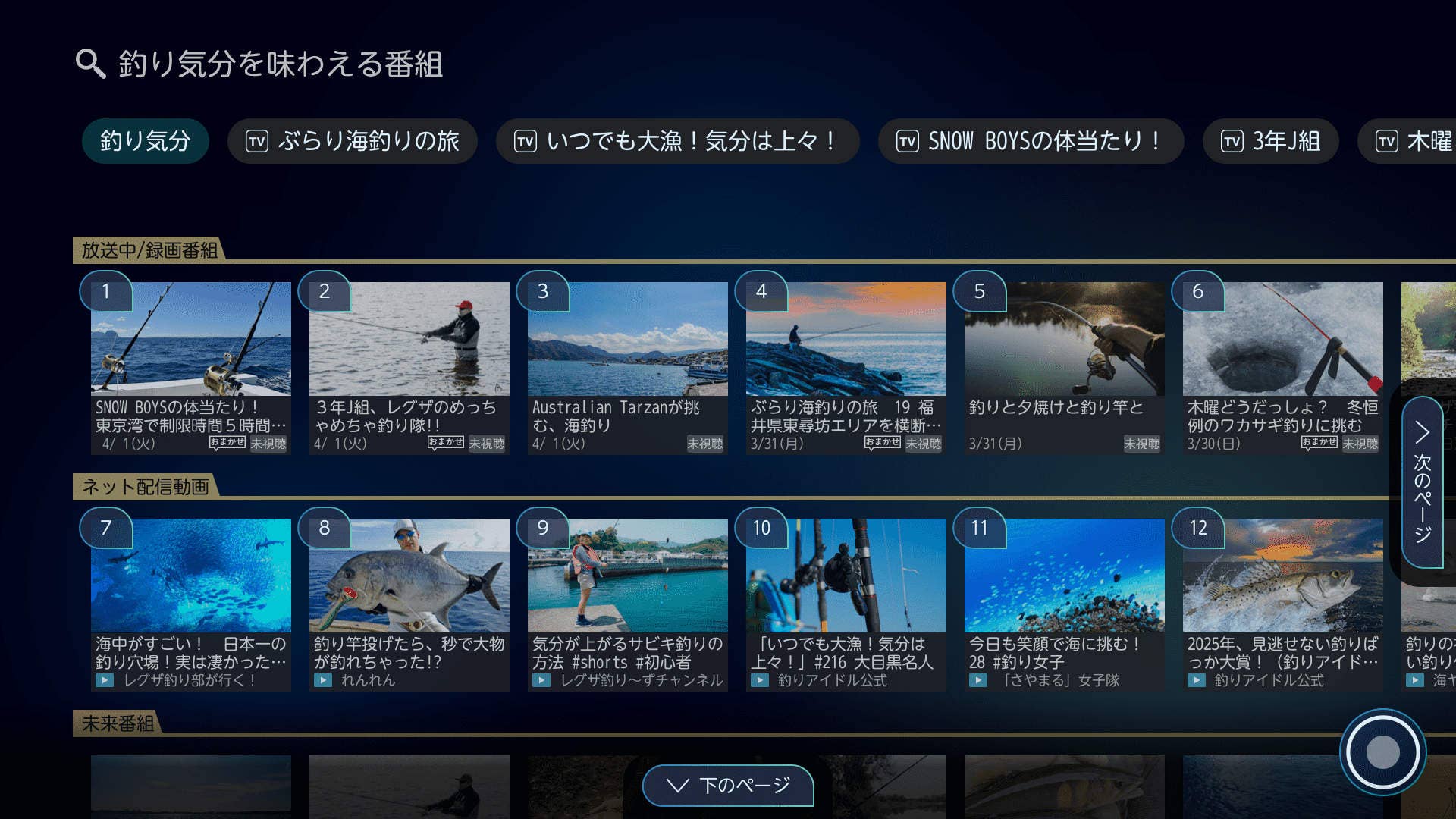Select the いつでも大漁！気分は上々！ chip

coord(677,141)
